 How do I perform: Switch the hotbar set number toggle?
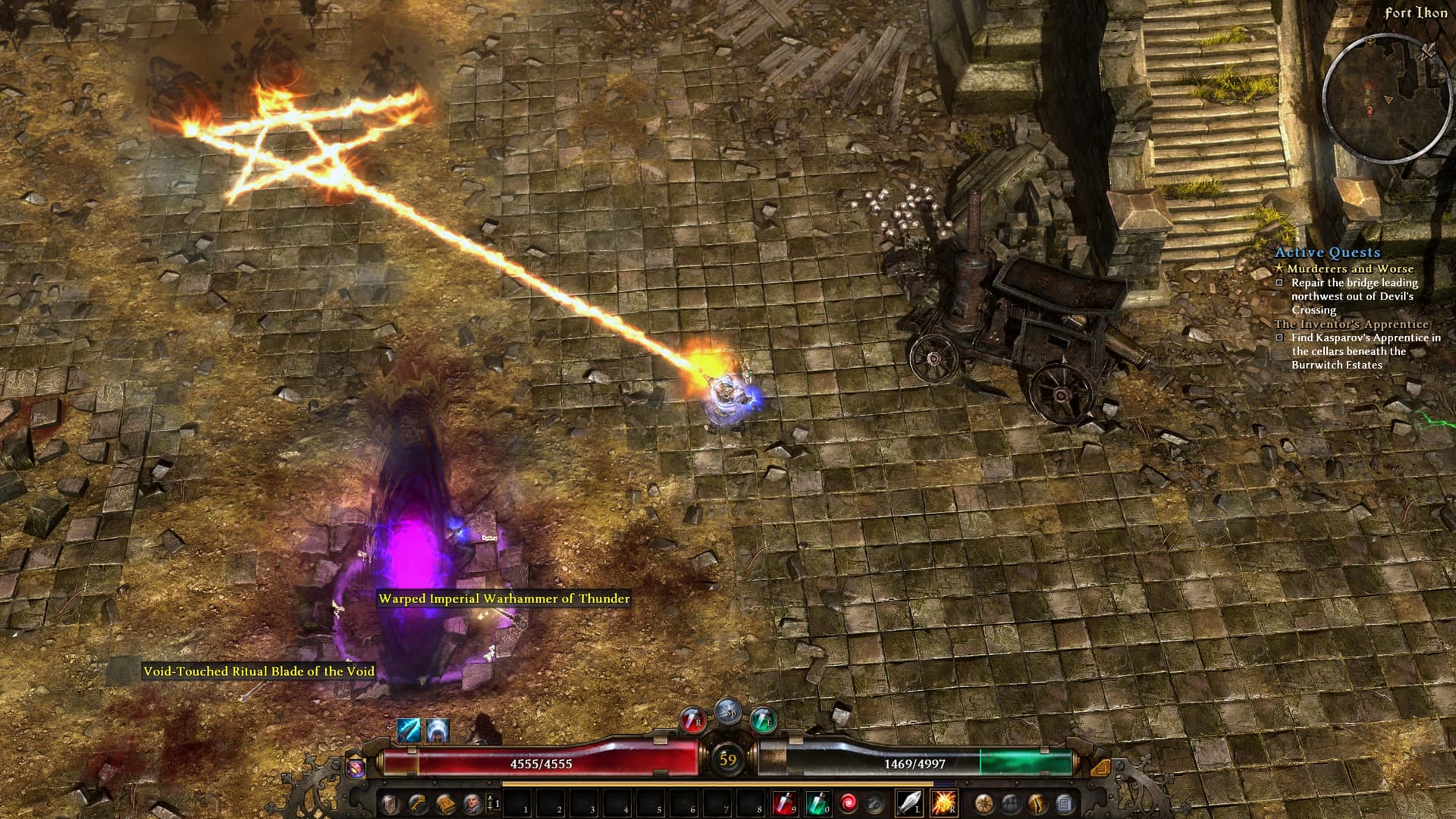[493, 802]
